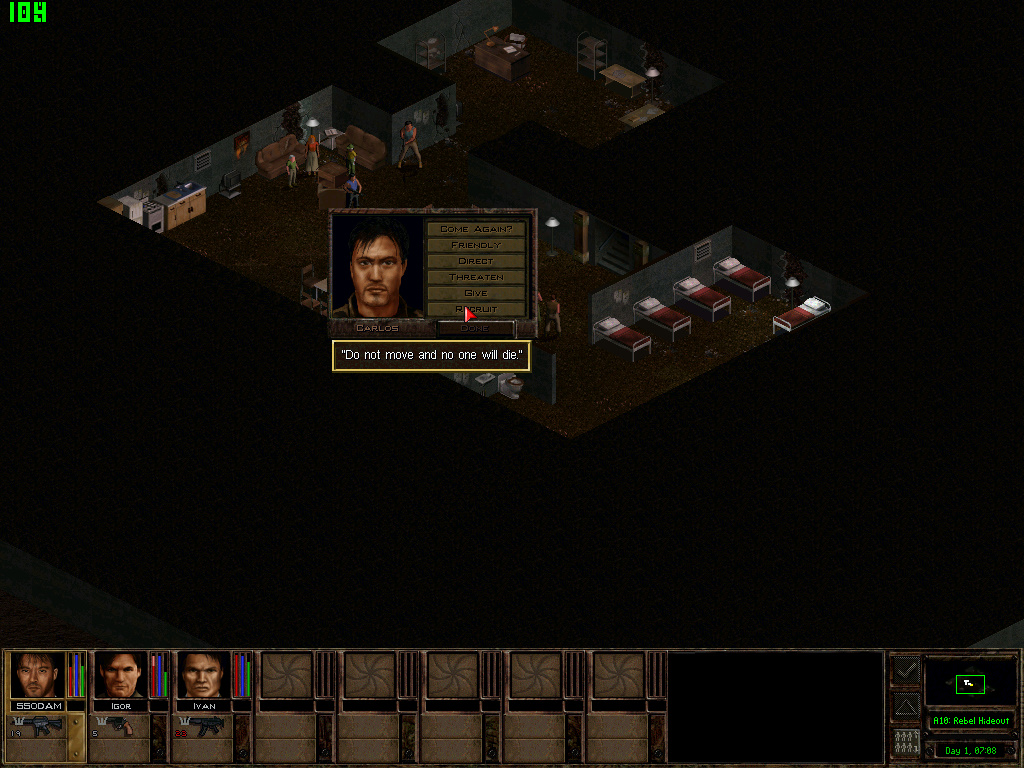This screenshot has height=768, width=1024.
Task: Click the checkmark end-turn button
Action: click(906, 671)
